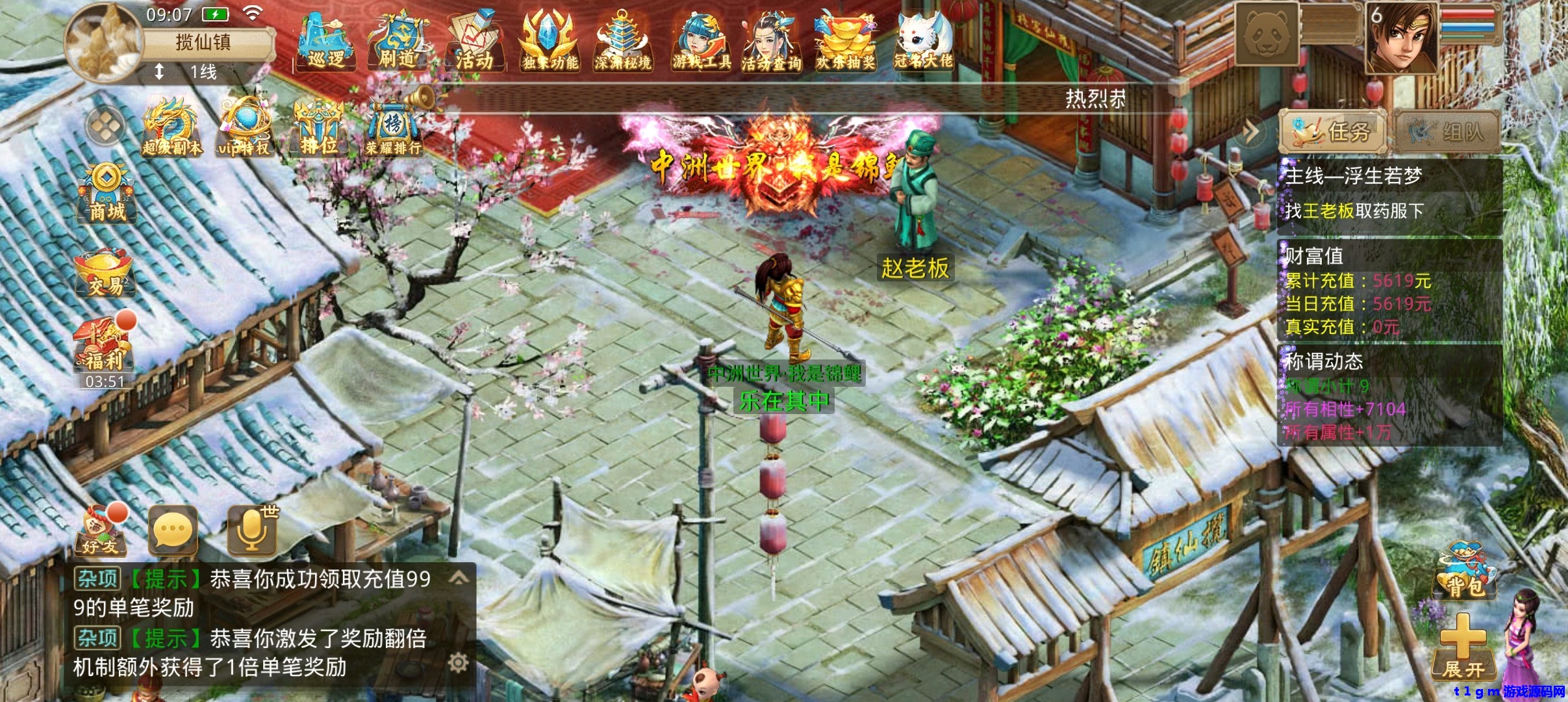Open 游戏工具 game tools
Screen dimensions: 1568x702
point(701,40)
